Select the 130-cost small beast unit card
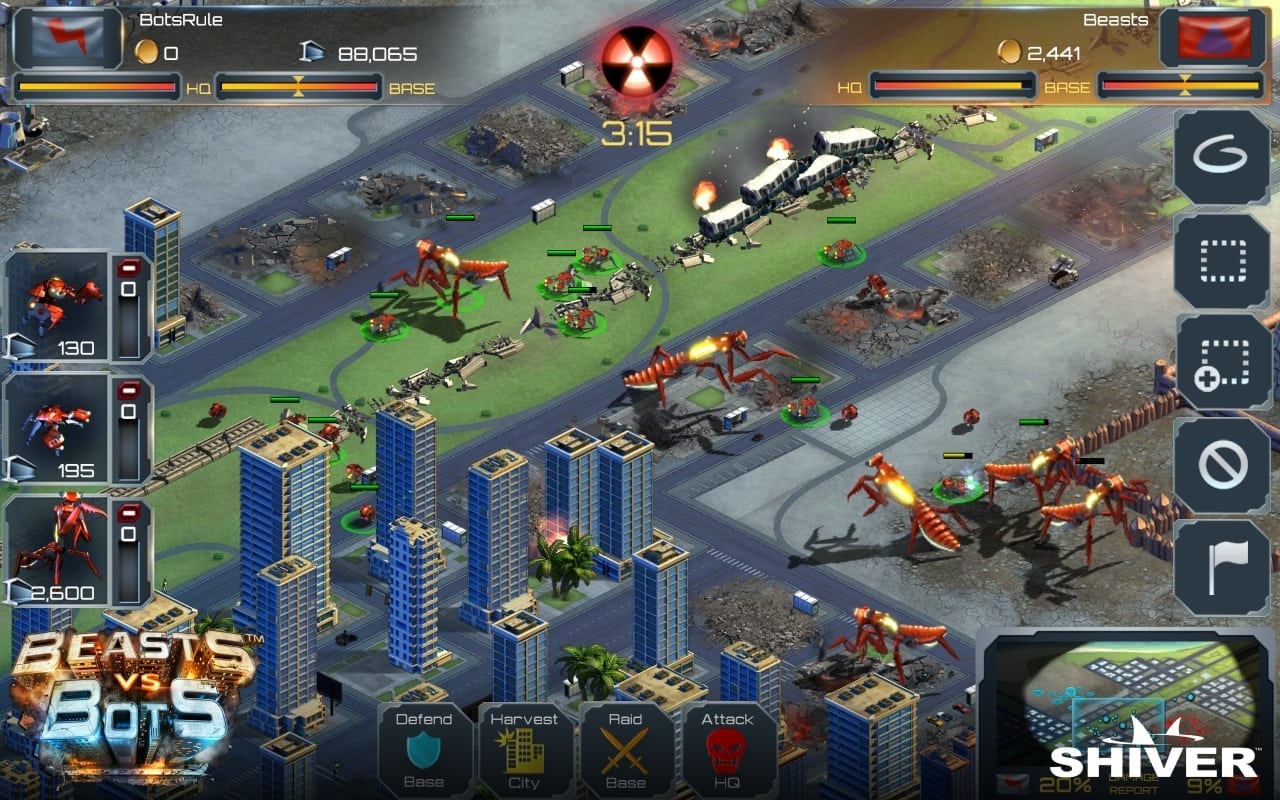1280x800 pixels. (58, 306)
